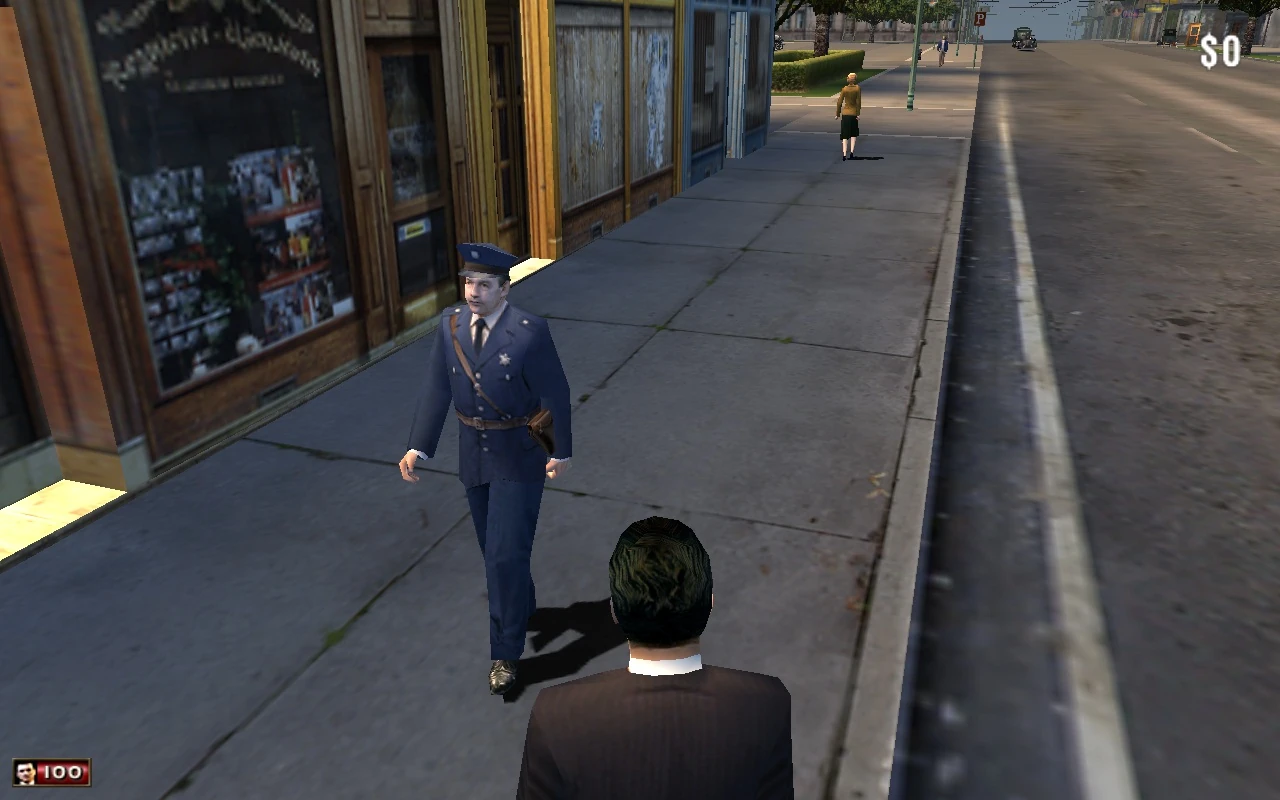Click the distant pedestrian near the crosswalk

(942, 50)
